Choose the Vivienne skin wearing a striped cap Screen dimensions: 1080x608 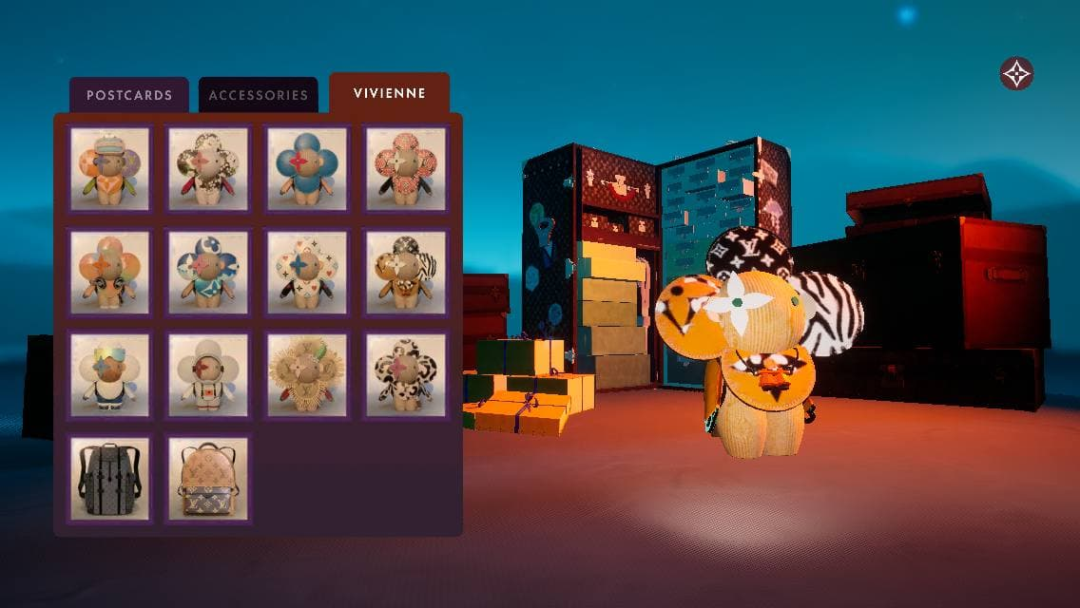pyautogui.click(x=110, y=168)
